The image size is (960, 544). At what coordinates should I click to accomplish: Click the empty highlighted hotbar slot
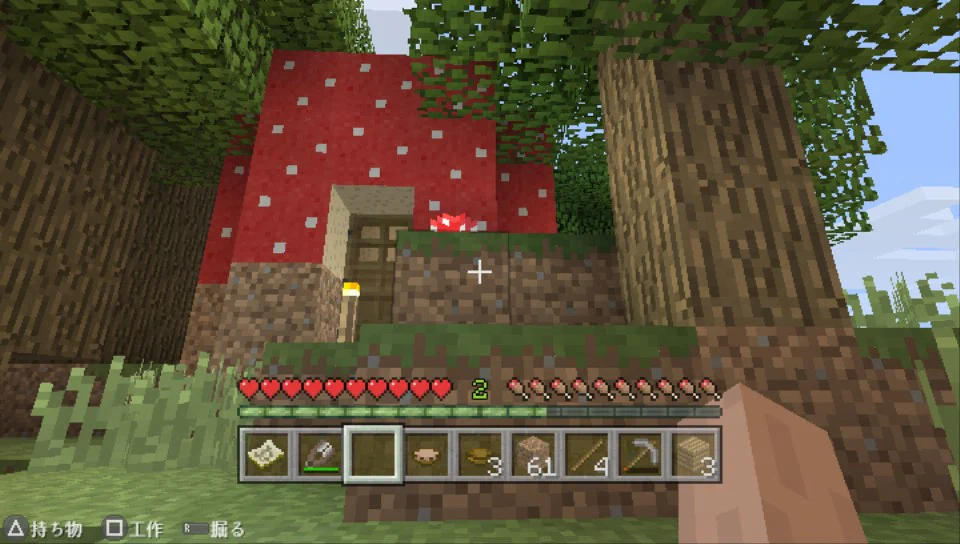(373, 454)
